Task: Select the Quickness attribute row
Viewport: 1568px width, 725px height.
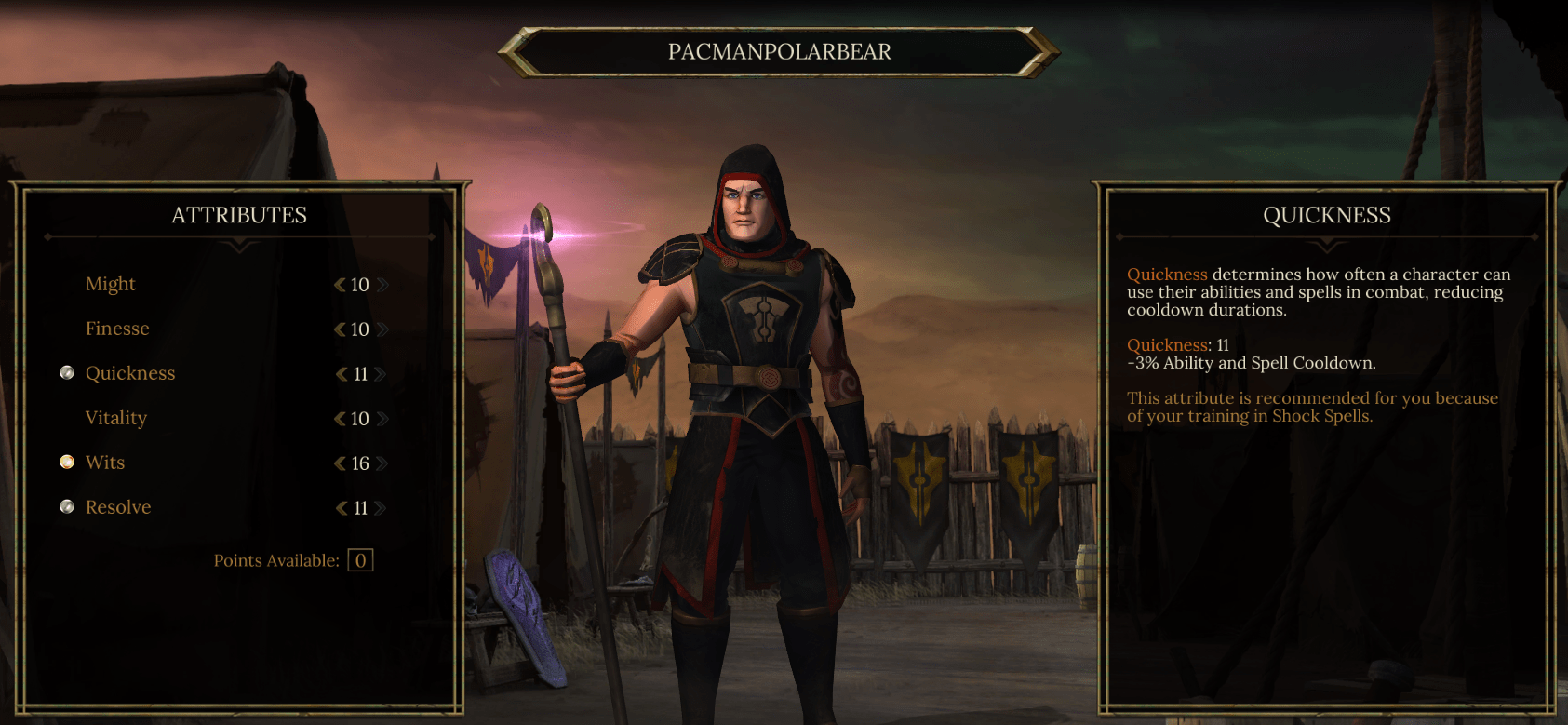Action: (x=130, y=372)
